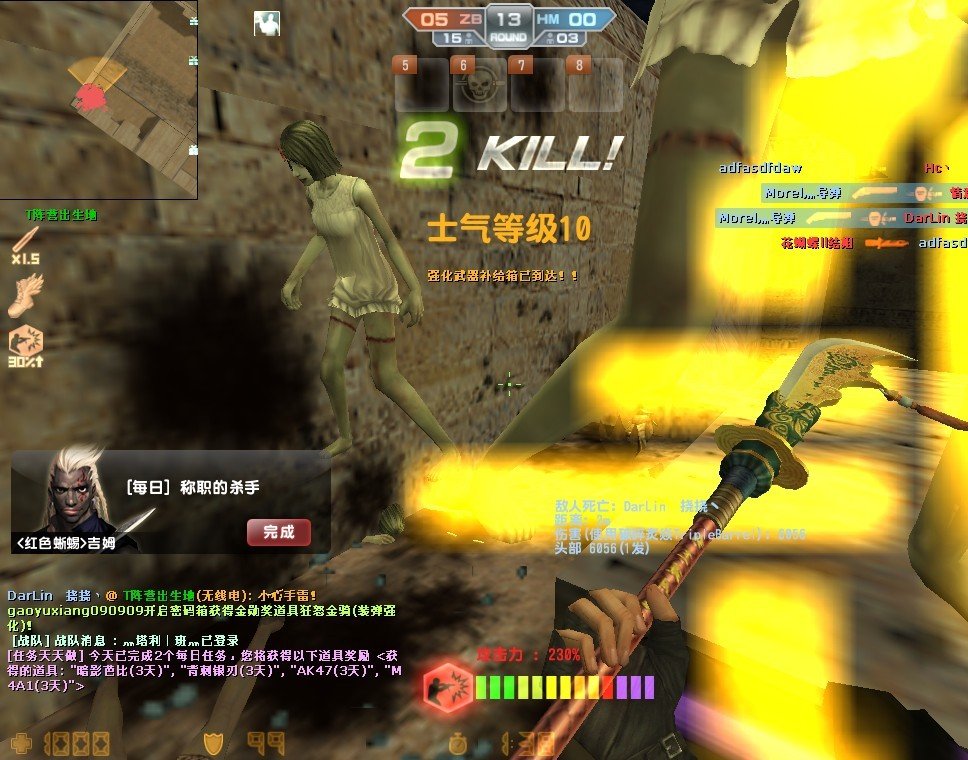Open the radar minimap
Screen dimensions: 968x760
point(98,98)
